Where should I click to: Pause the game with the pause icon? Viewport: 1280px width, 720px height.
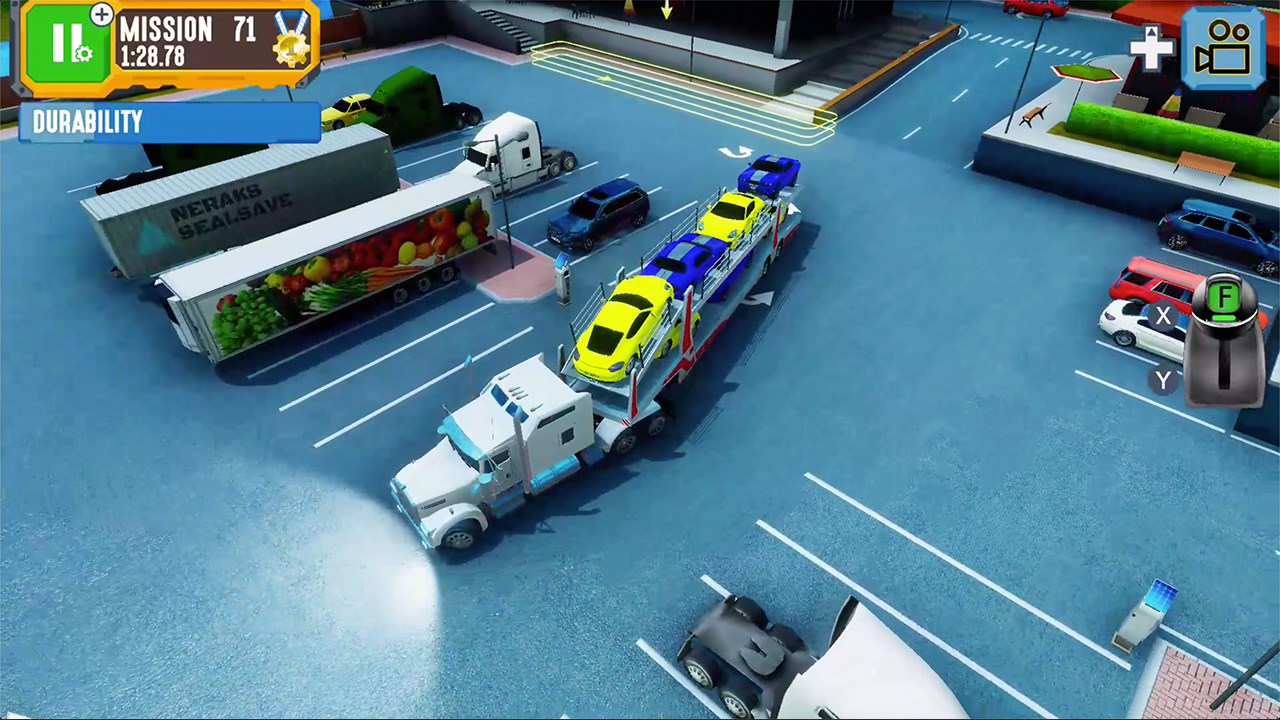point(67,40)
